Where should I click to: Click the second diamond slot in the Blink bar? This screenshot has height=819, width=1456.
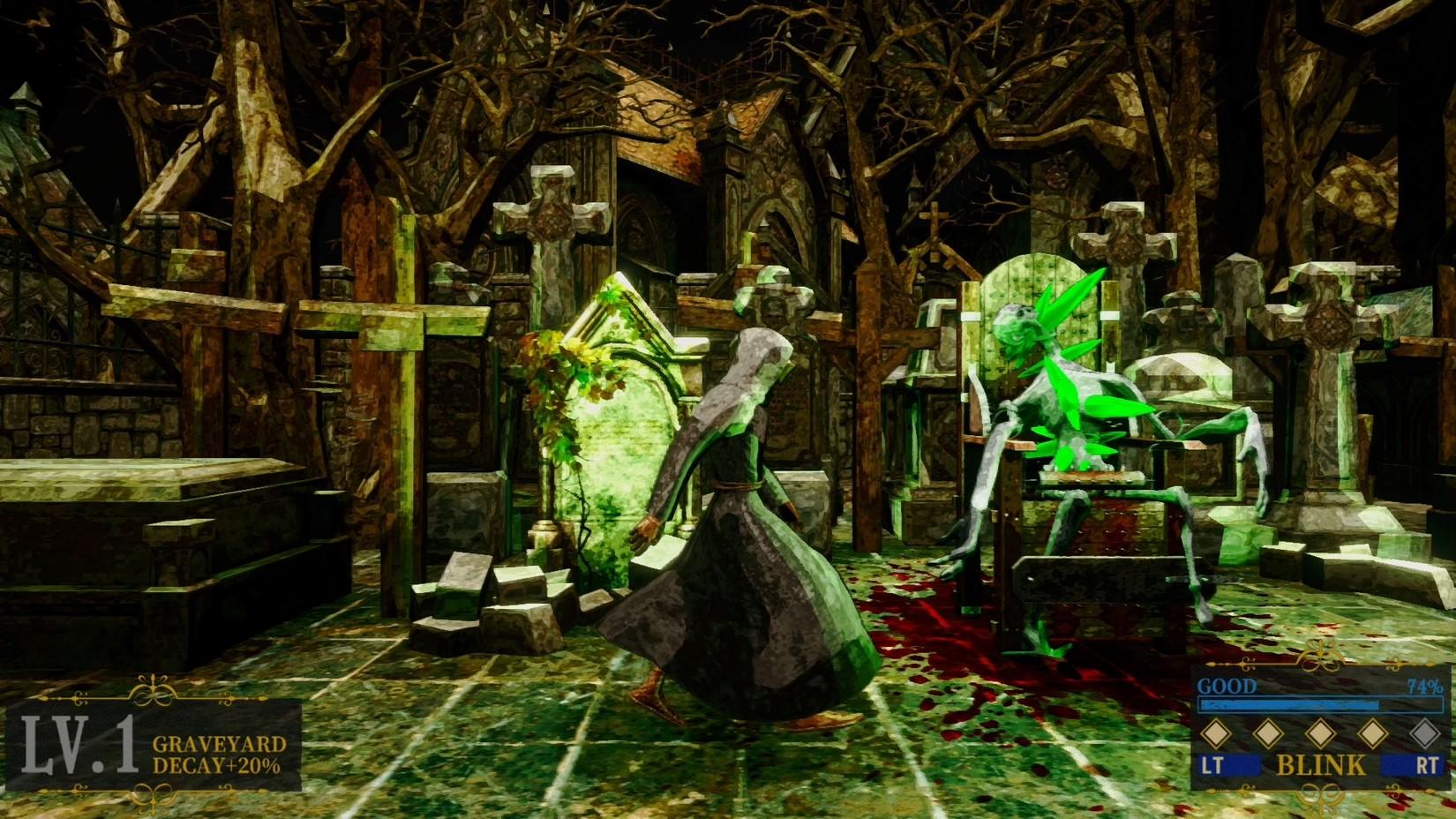click(1268, 733)
